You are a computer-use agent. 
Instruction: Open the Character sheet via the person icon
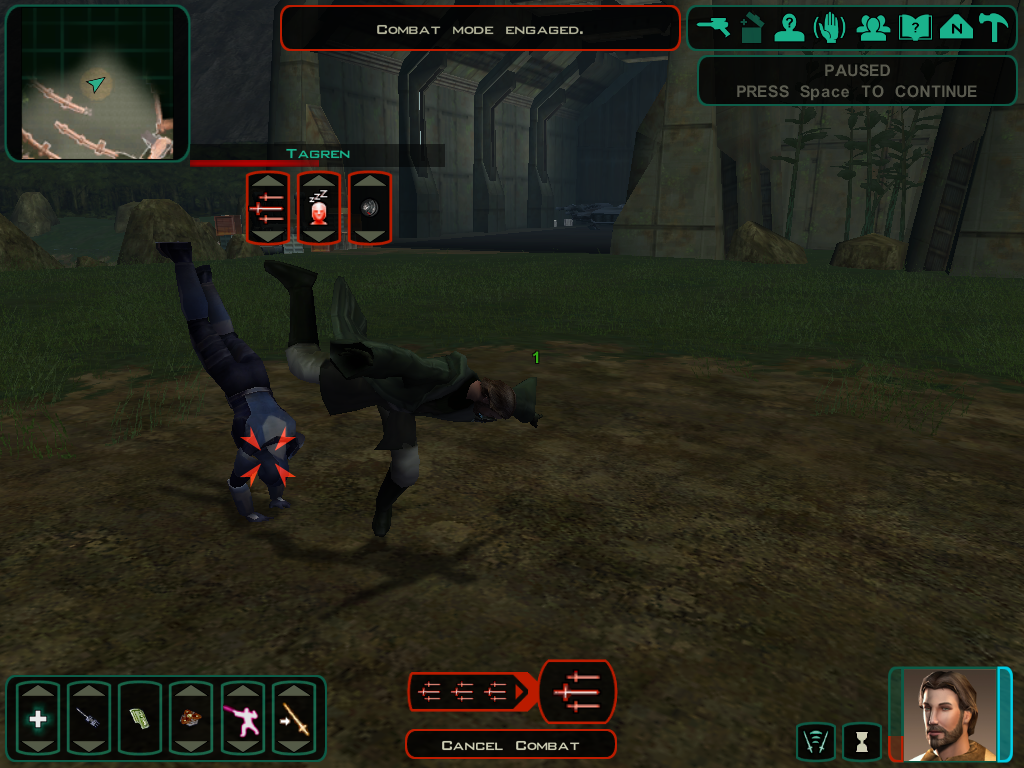tap(789, 28)
